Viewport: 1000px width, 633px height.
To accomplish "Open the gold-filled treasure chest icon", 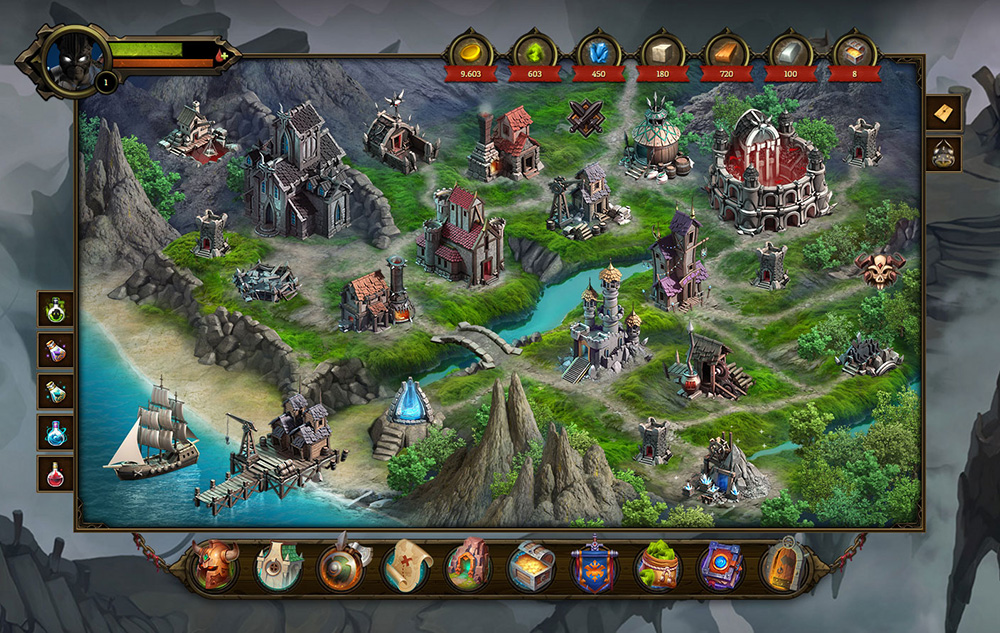I will [x=532, y=567].
